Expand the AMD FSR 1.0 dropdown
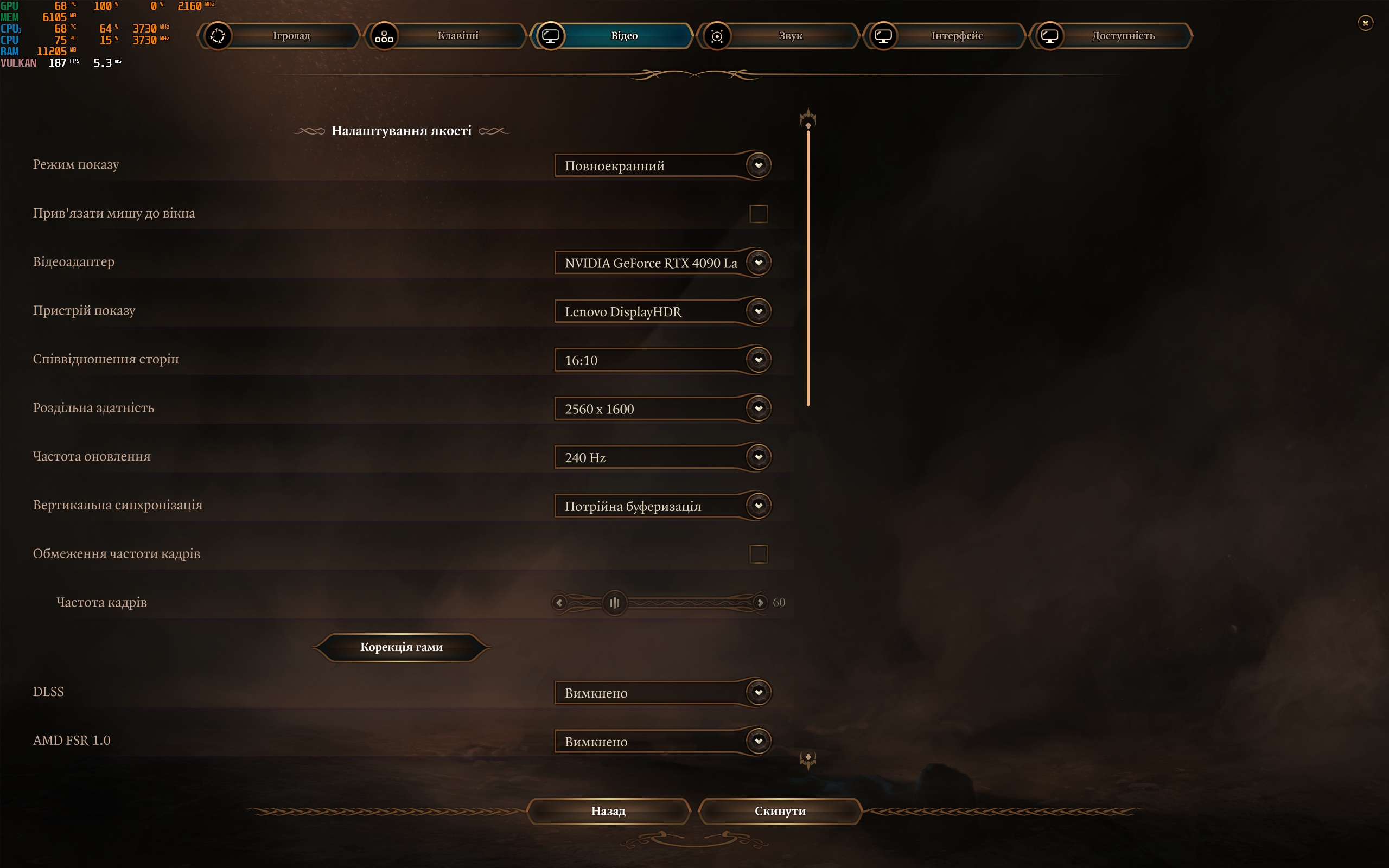 (x=662, y=741)
